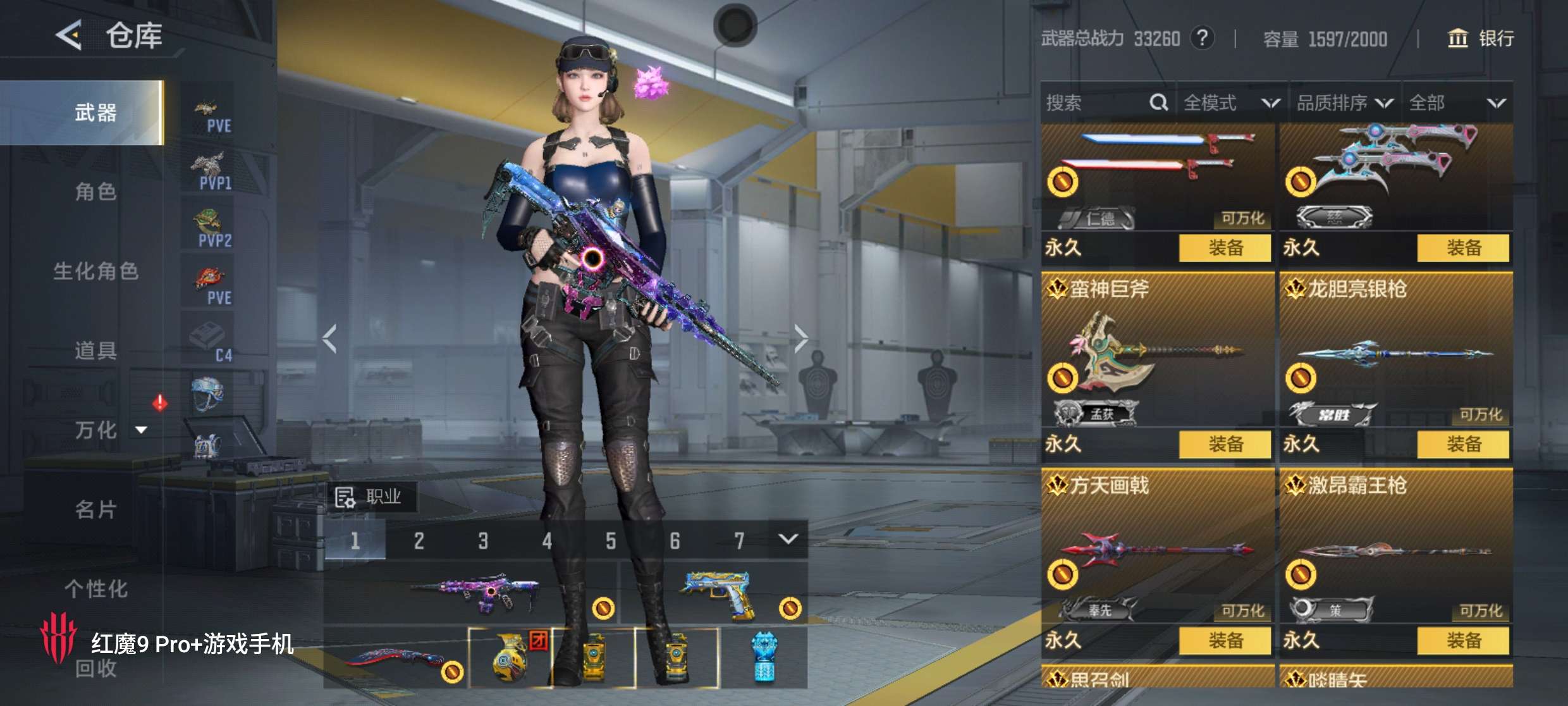
Task: Select the 道具 items tab
Action: (95, 350)
